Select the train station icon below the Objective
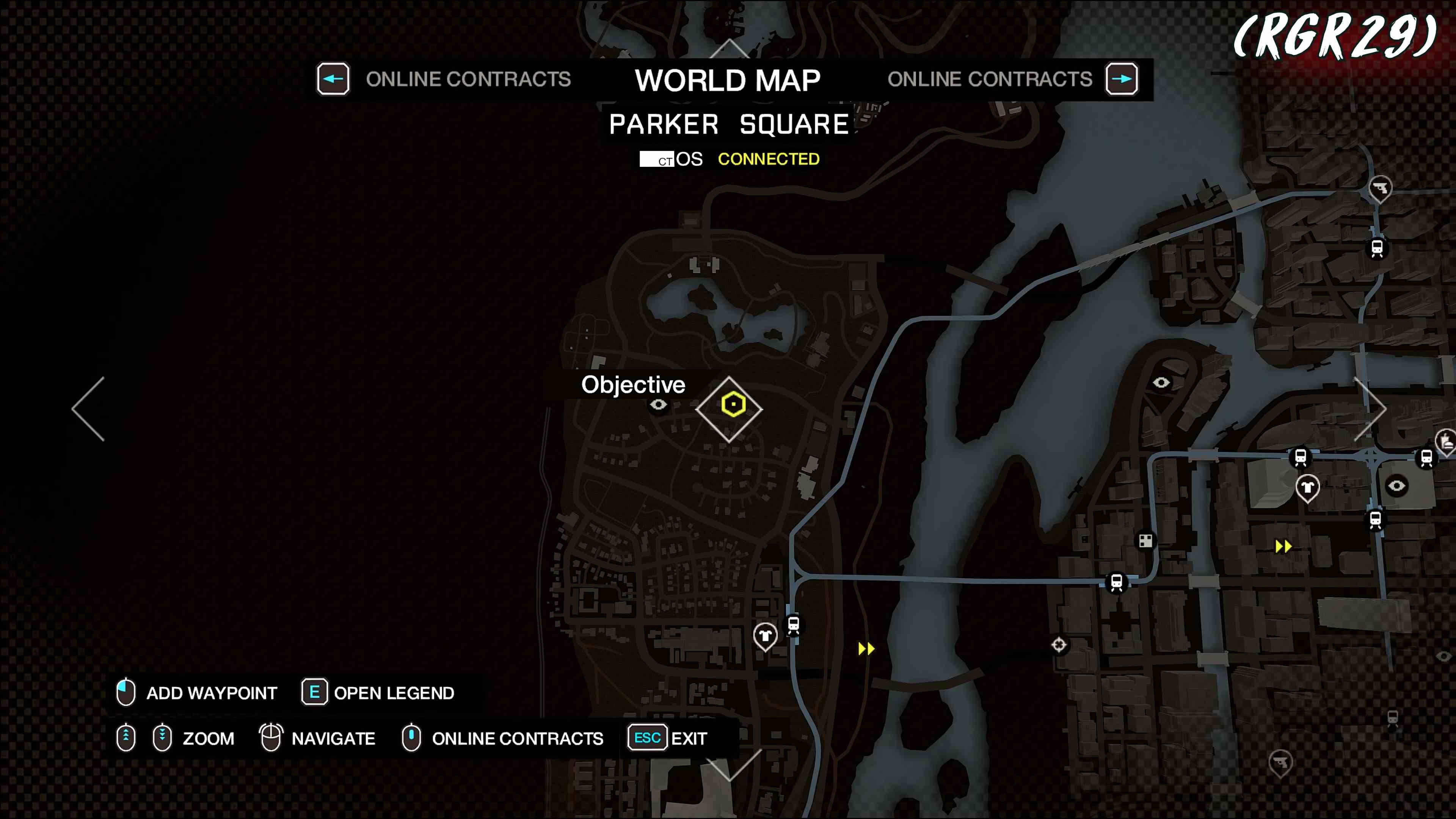 coord(794,625)
